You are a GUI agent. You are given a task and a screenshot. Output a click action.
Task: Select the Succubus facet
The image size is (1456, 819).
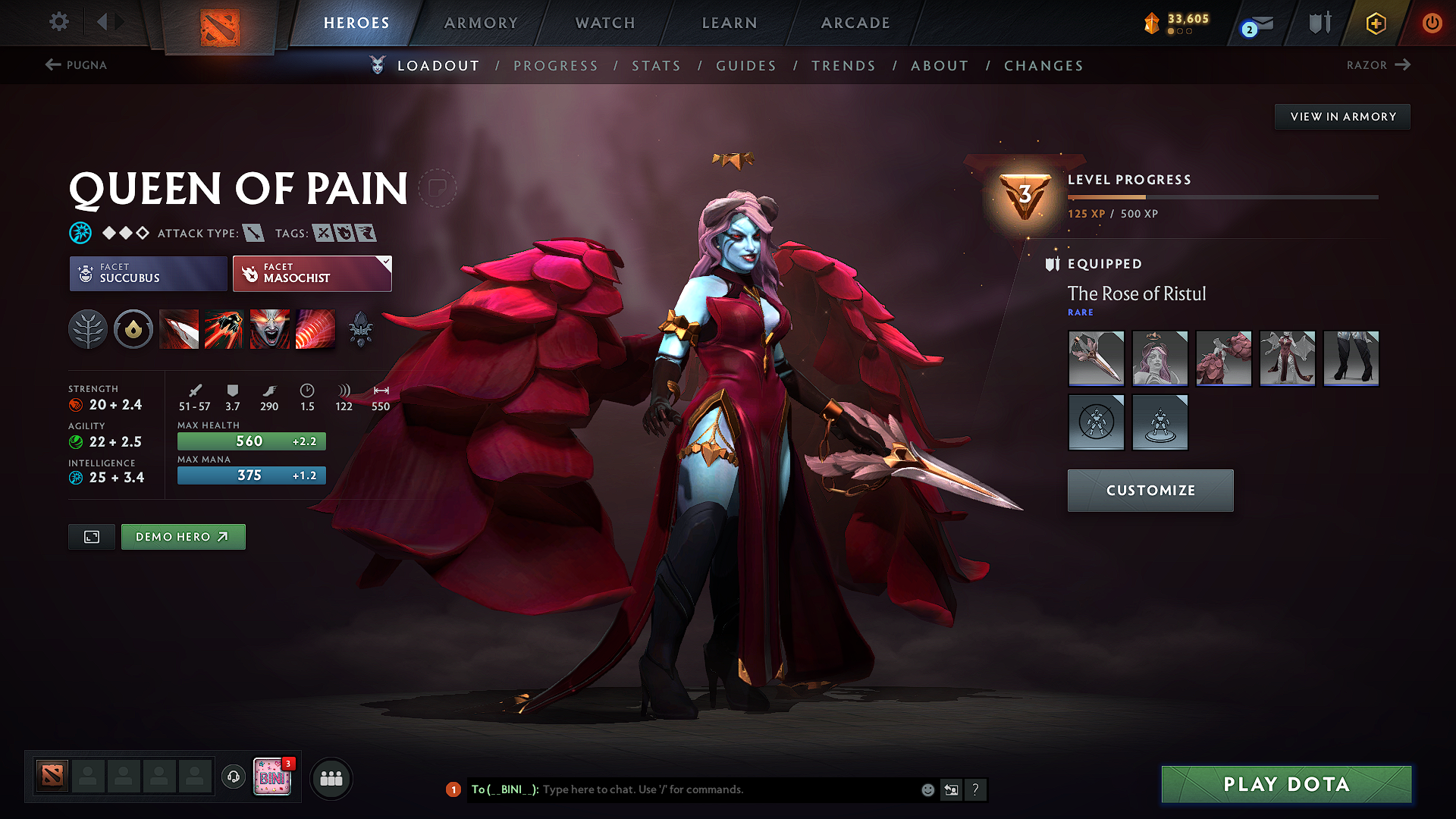147,274
